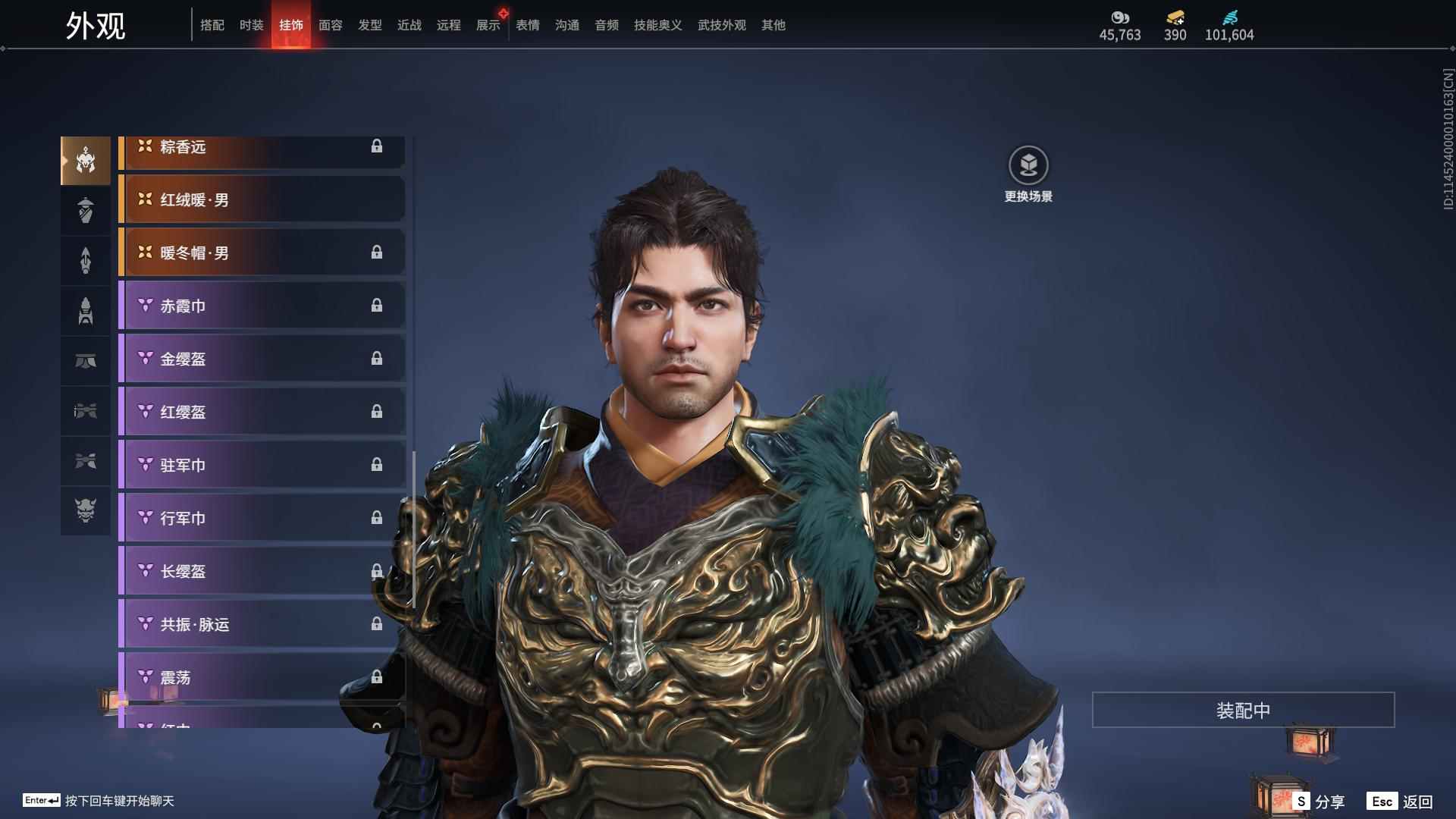1456x819 pixels.
Task: Click the 装配中 equip button
Action: coord(1243,710)
